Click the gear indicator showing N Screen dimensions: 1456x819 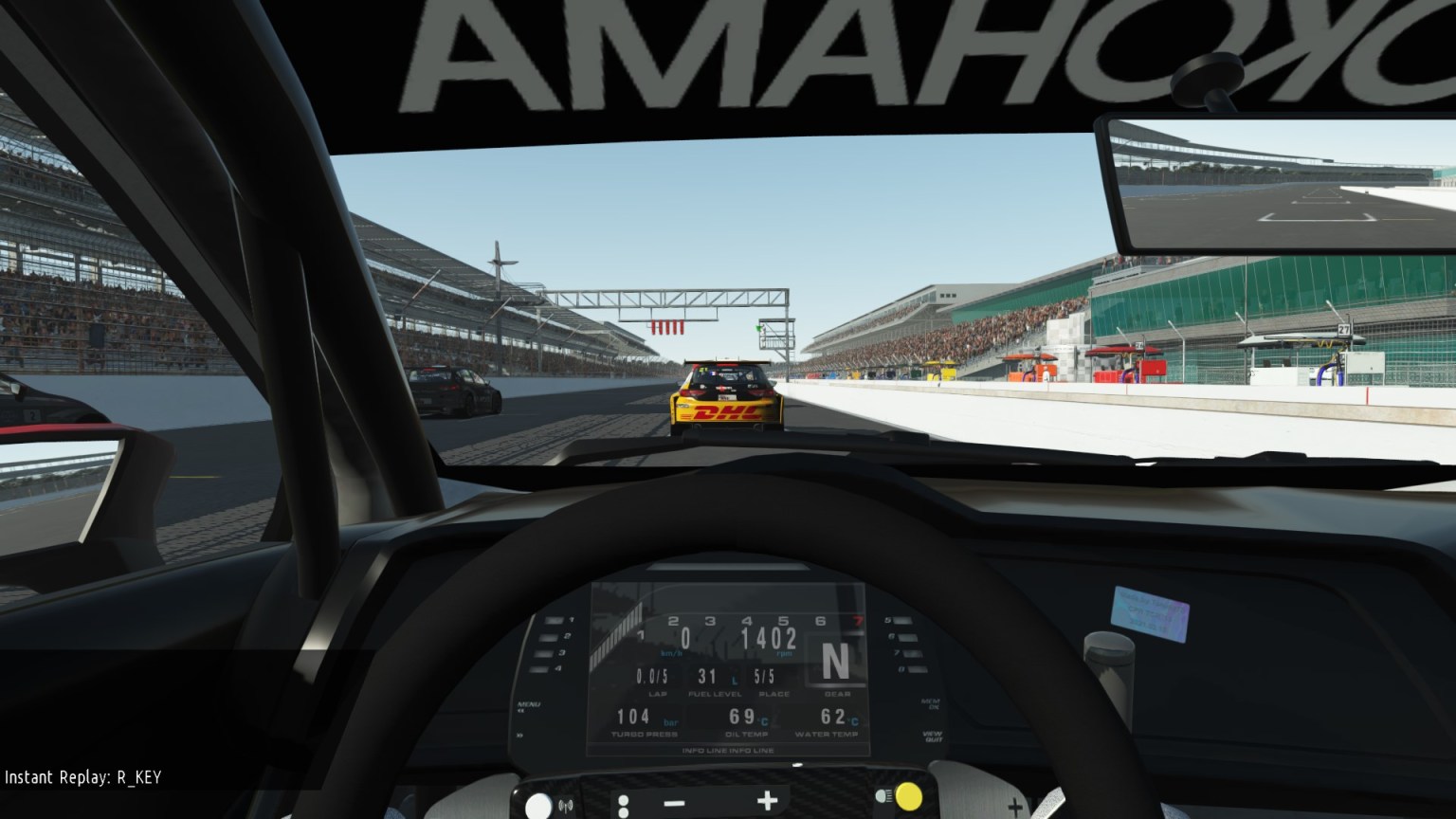pyautogui.click(x=834, y=660)
